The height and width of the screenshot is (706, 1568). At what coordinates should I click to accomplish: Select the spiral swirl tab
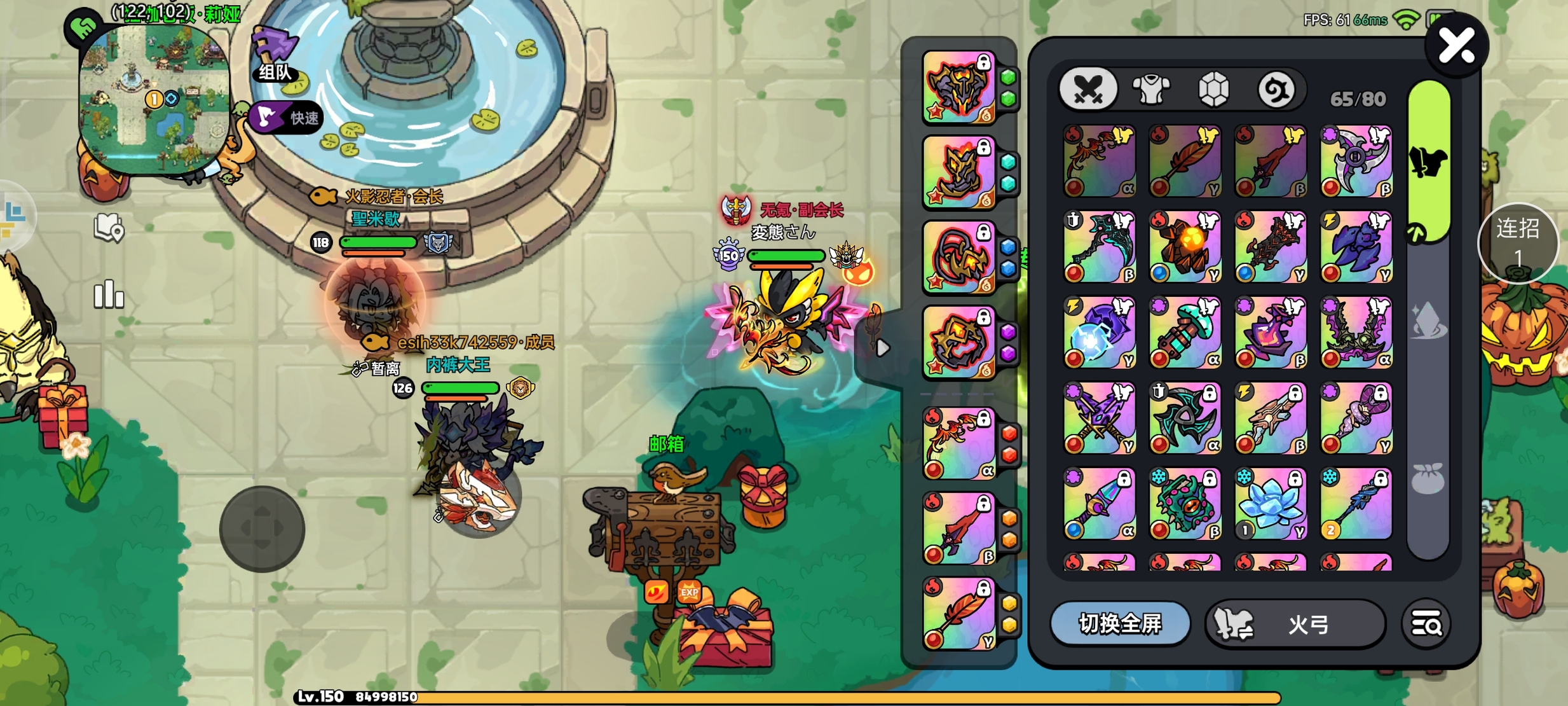coord(1276,89)
